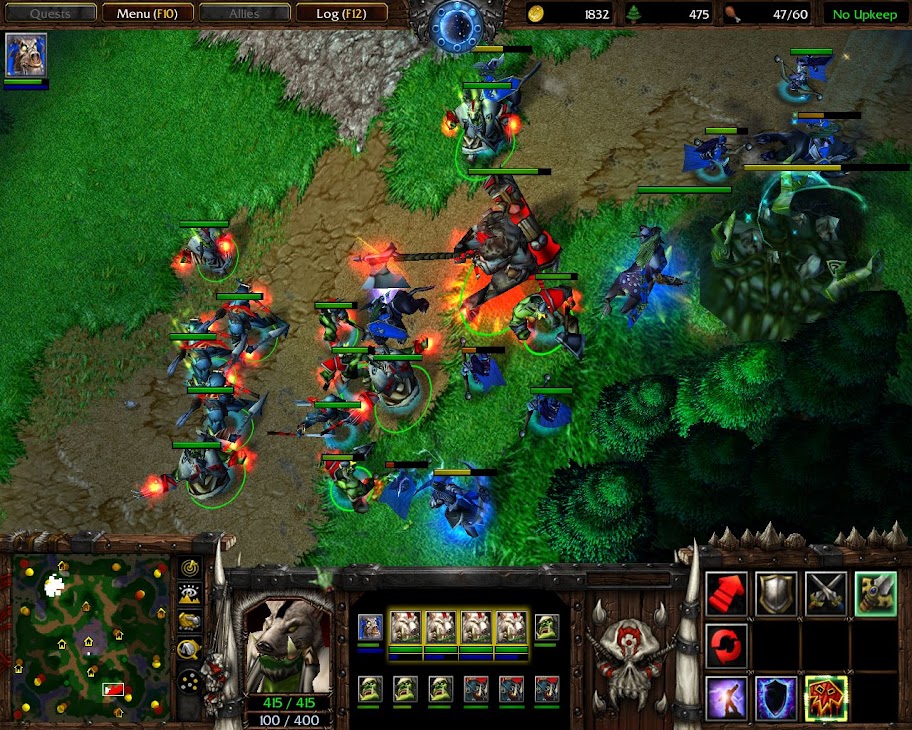
Task: Choose the red arrow Move command
Action: coord(726,593)
